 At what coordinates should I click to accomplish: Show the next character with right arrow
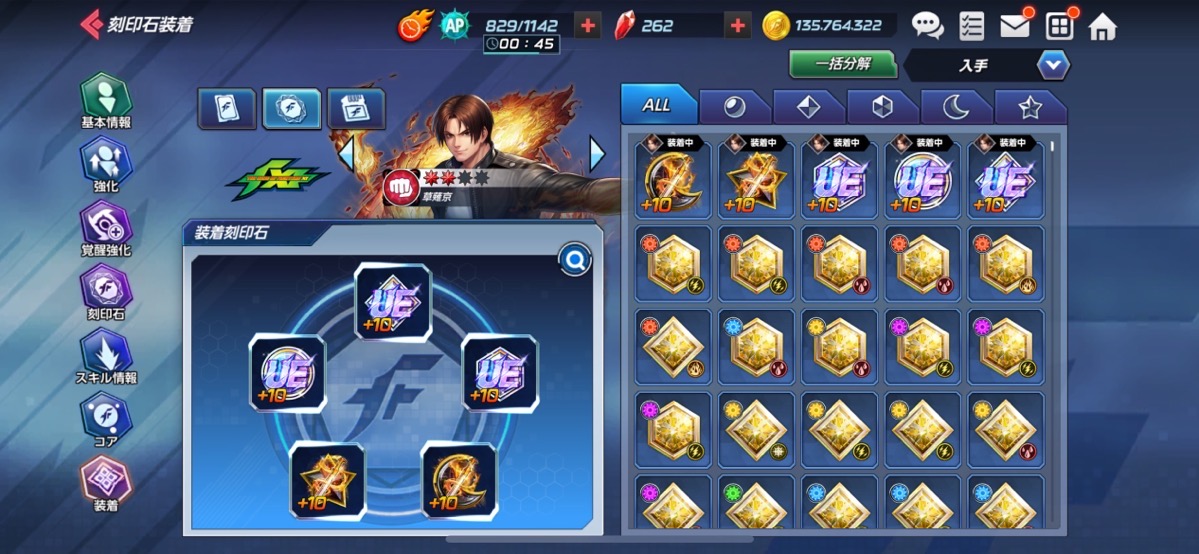coord(597,153)
